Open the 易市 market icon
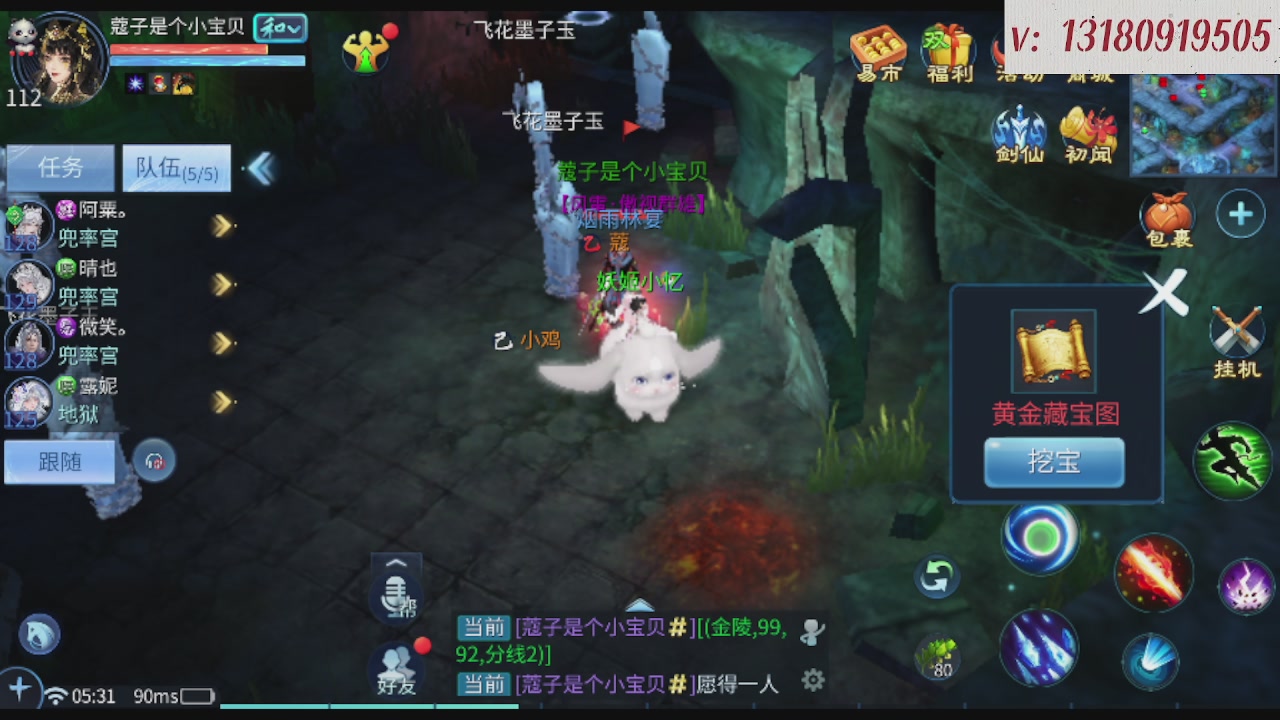1280x720 pixels. [877, 45]
